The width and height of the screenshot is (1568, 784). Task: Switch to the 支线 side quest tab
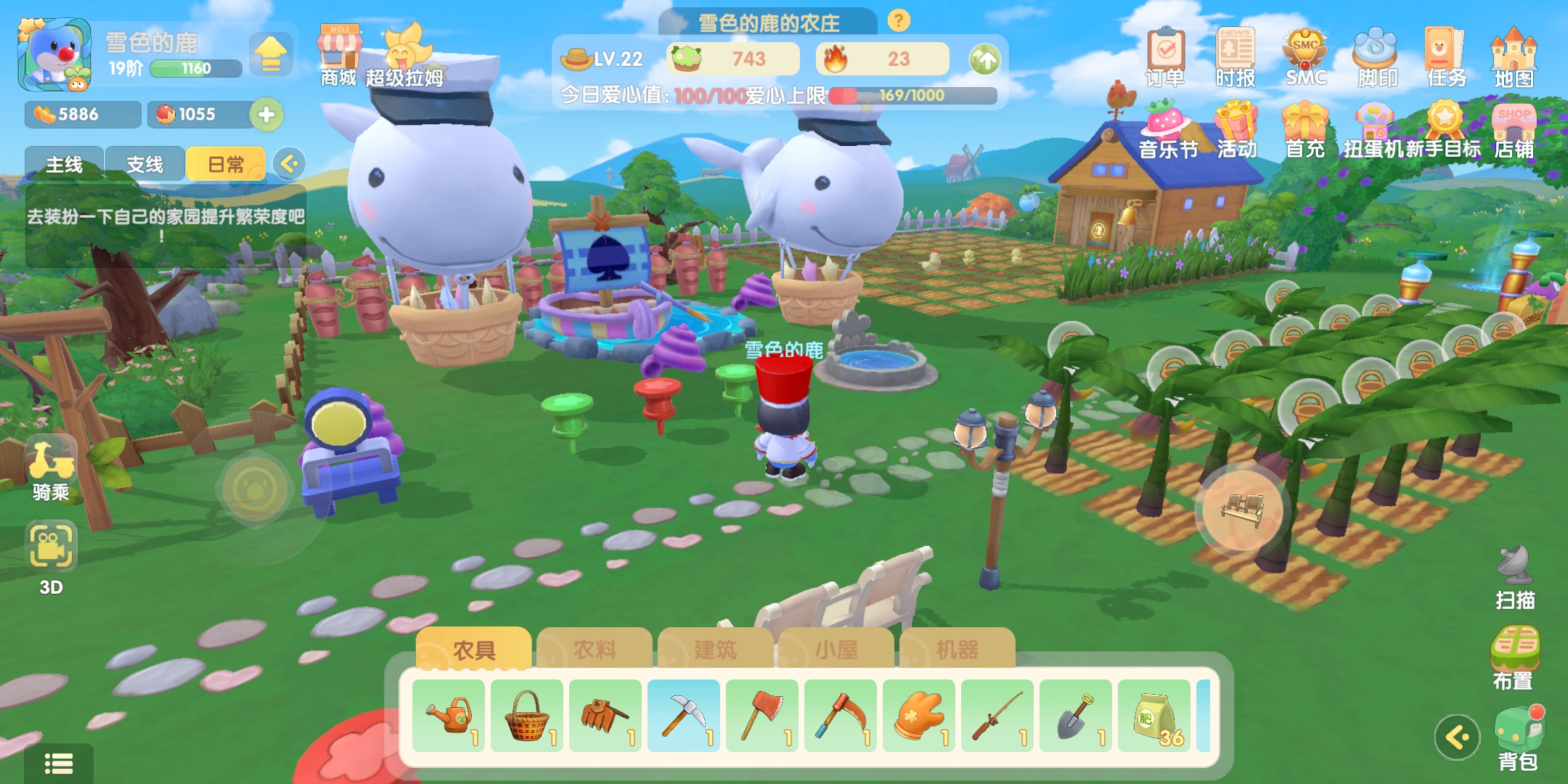(144, 165)
